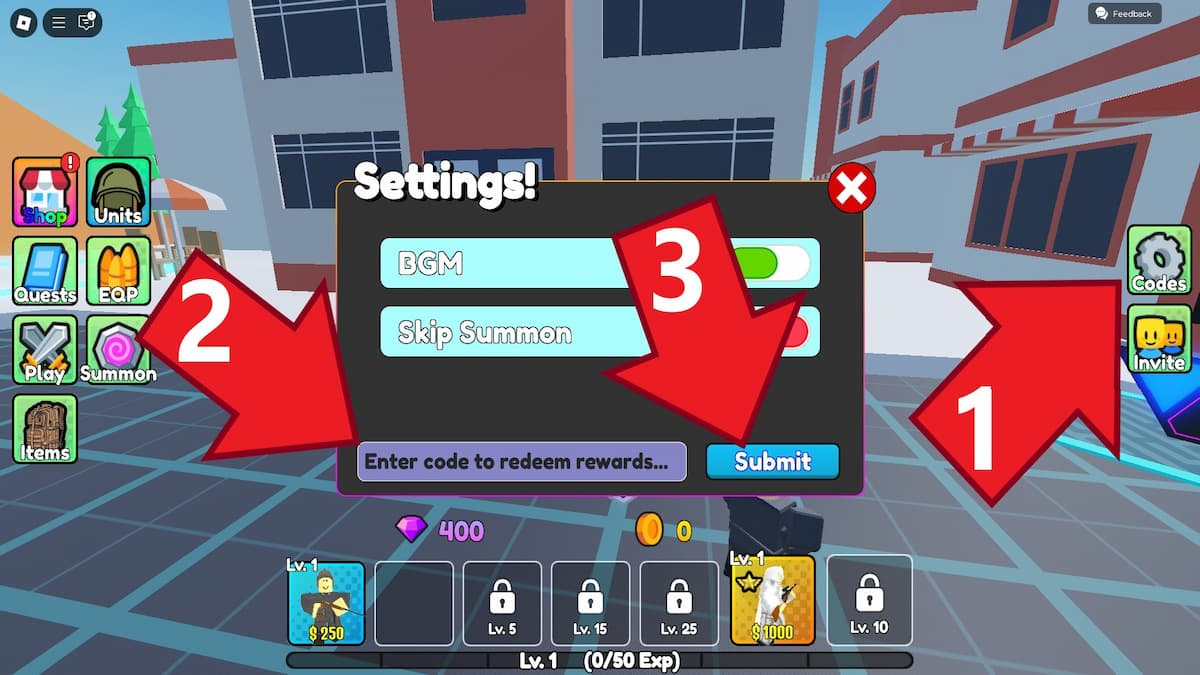The image size is (1200, 675).
Task: Show the Quests panel
Action: point(44,271)
